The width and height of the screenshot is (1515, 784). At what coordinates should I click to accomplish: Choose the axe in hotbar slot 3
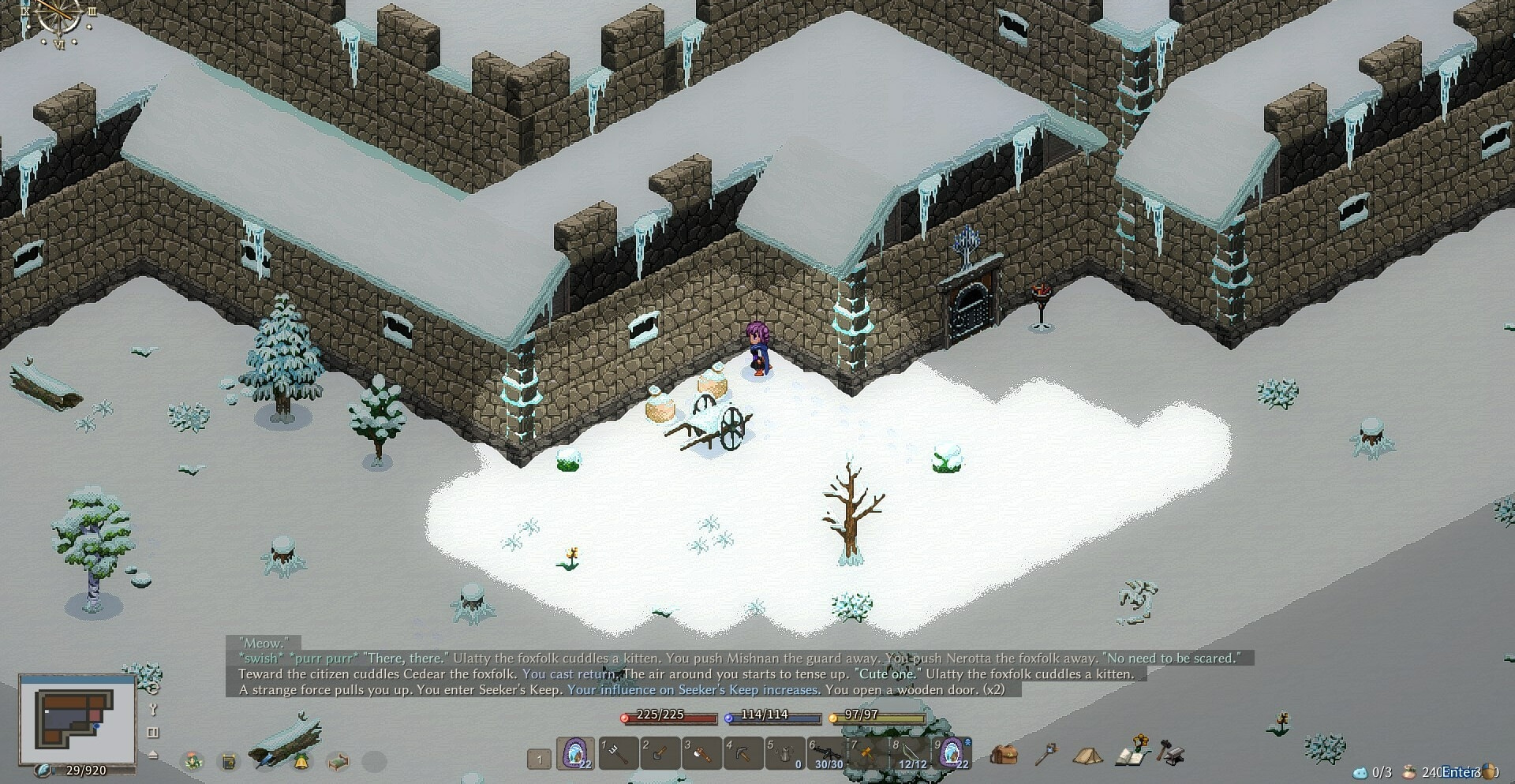(701, 753)
